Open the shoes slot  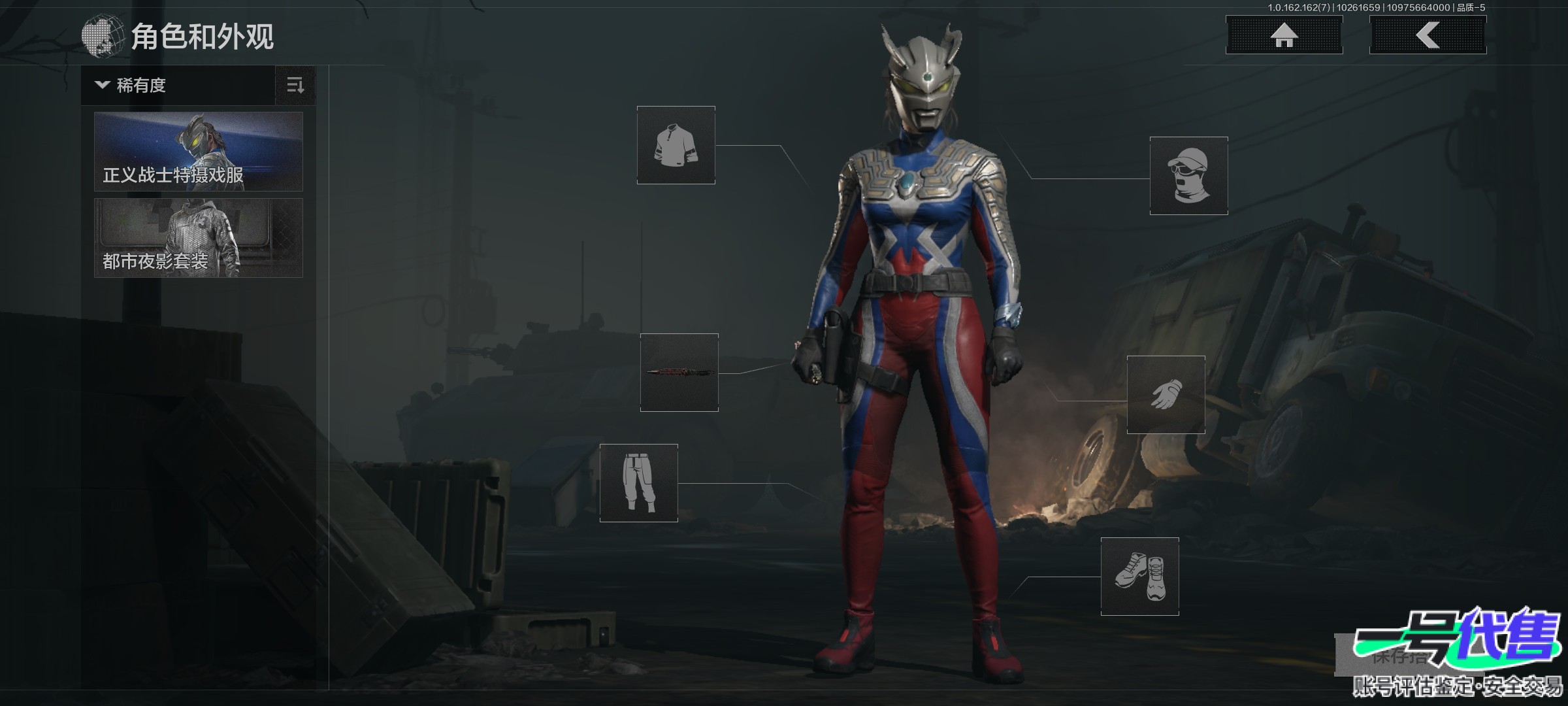pos(1139,577)
